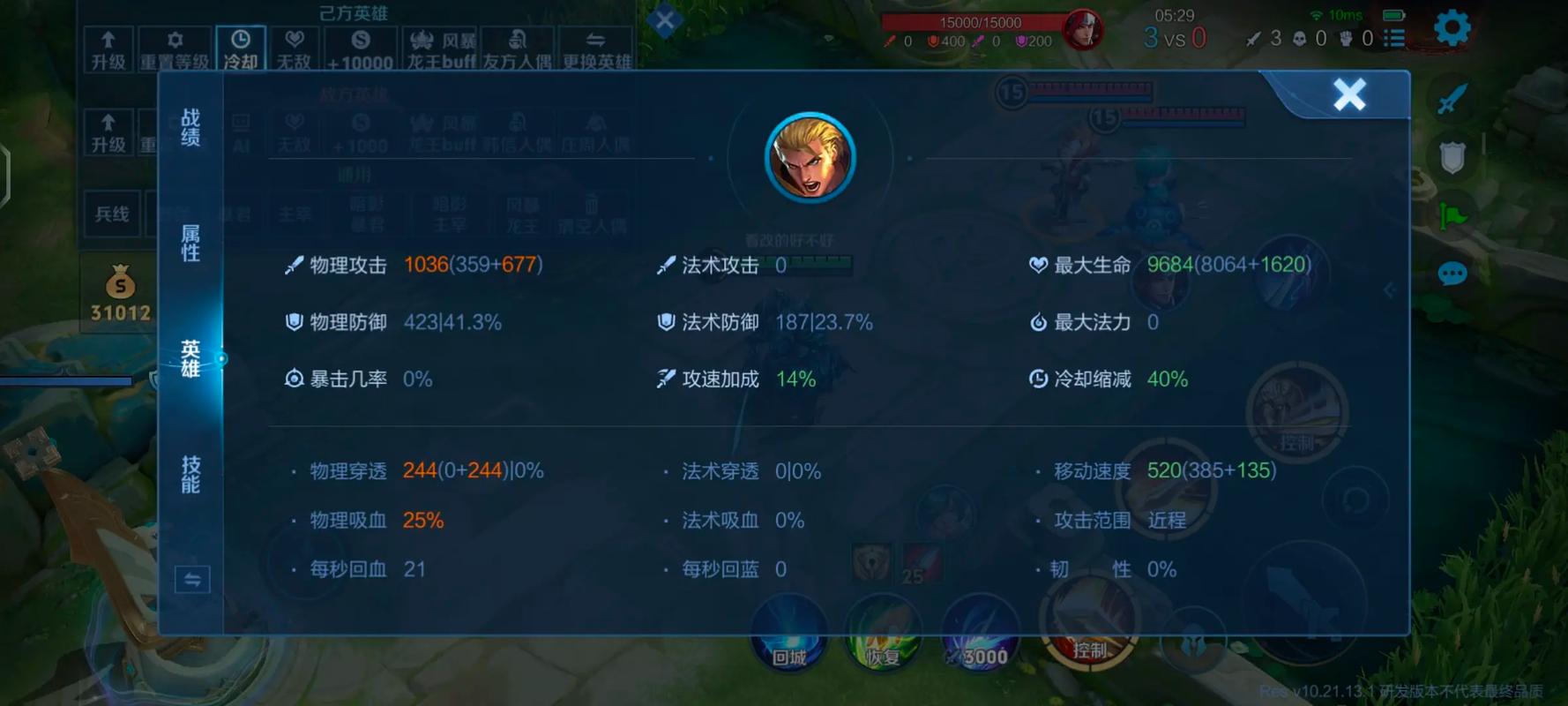Click the hero portrait avatar in panel
This screenshot has height=706, width=1568.
[810, 156]
